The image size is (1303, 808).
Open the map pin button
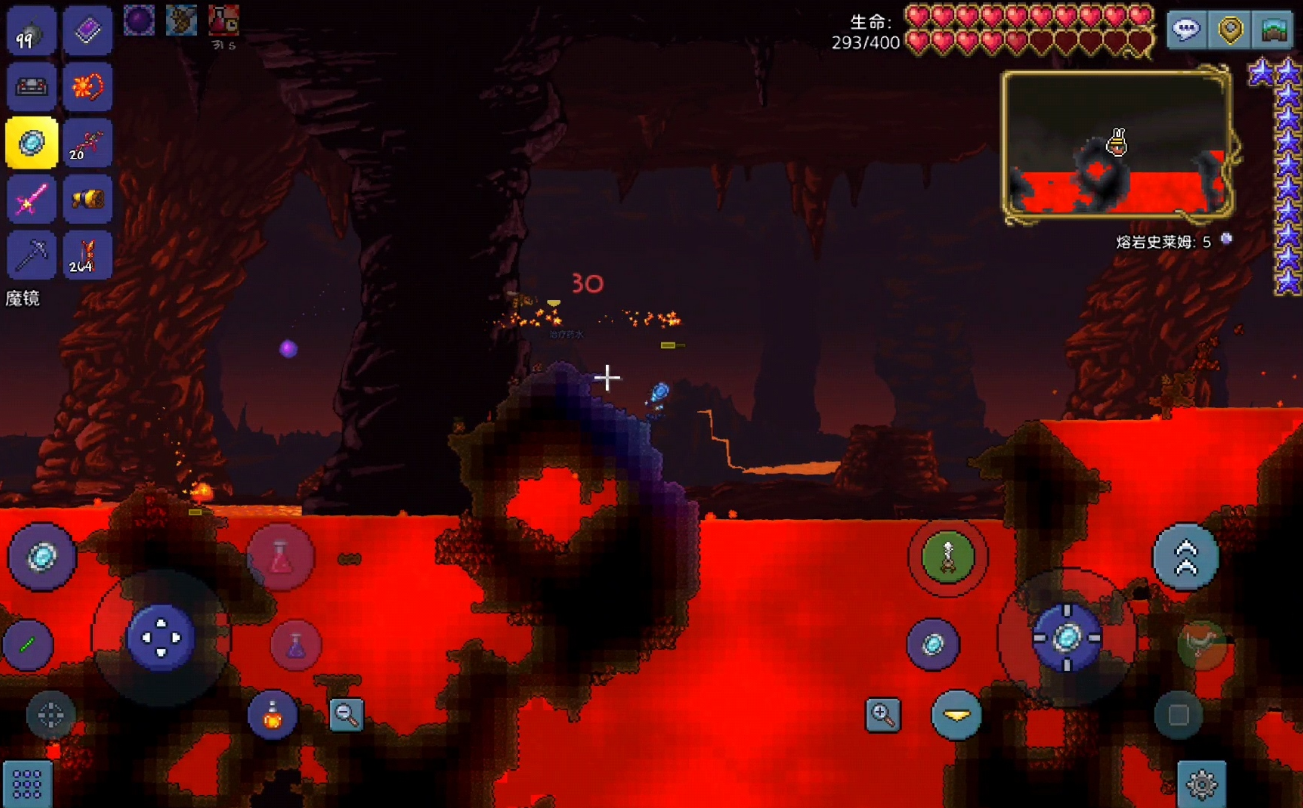click(x=1230, y=30)
